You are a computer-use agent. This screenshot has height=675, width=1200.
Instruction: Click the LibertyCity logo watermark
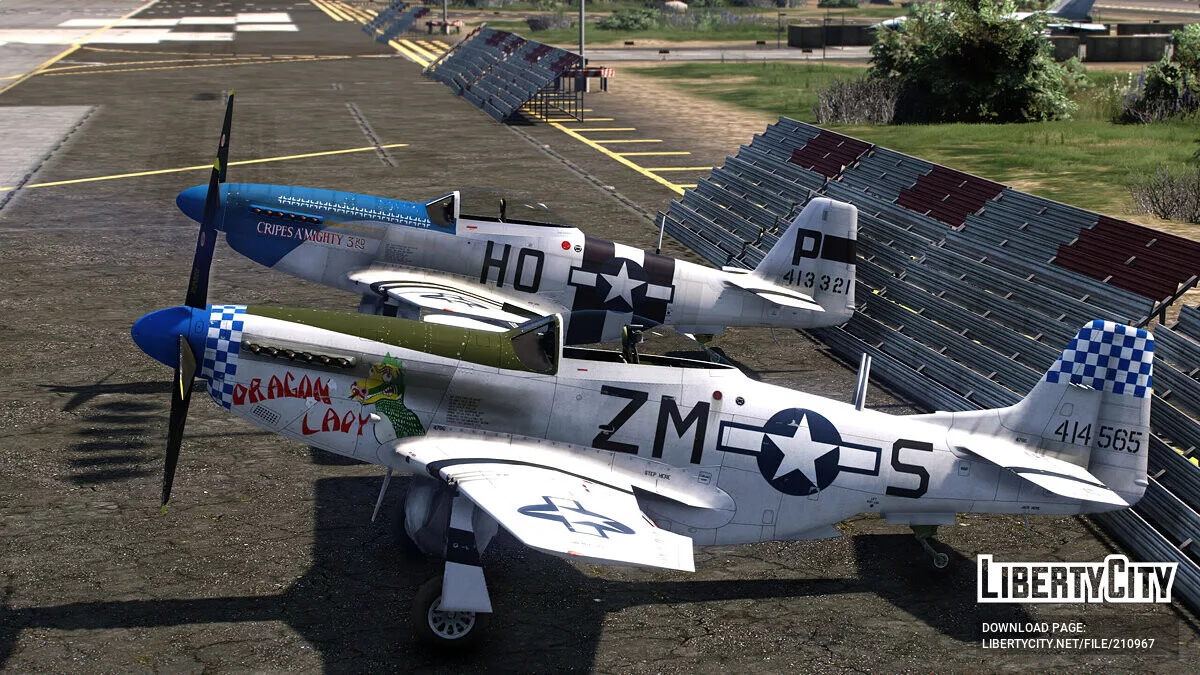pyautogui.click(x=1076, y=579)
